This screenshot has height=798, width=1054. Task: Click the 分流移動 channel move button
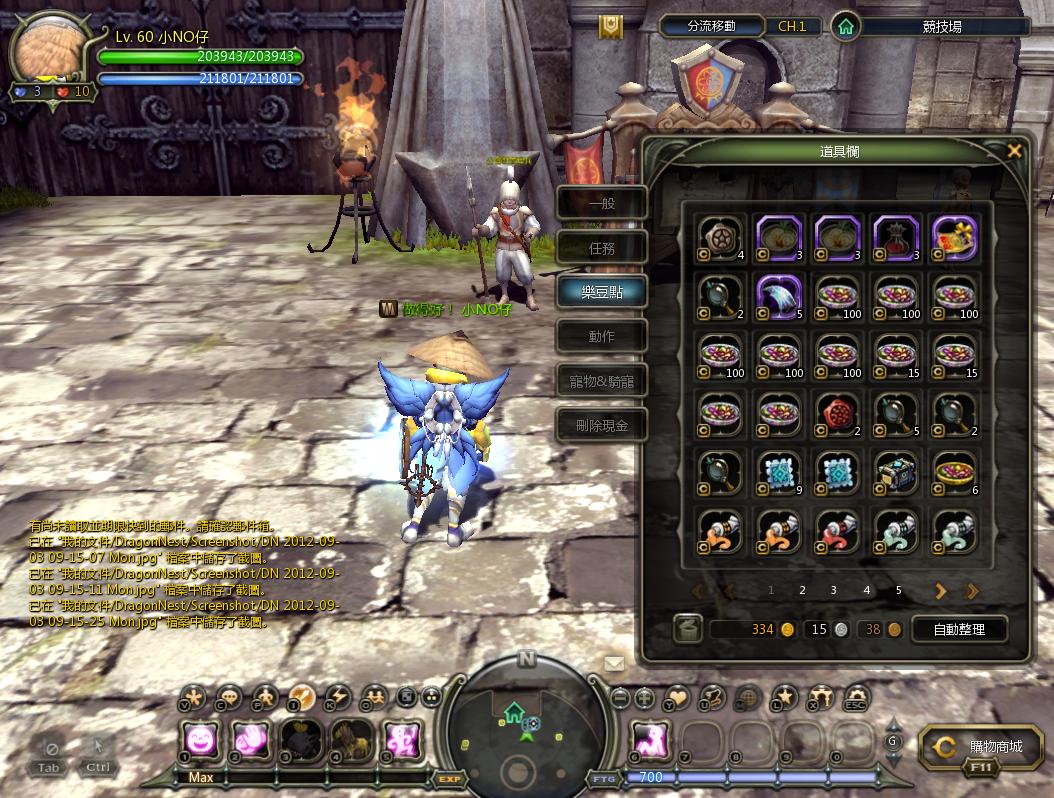(711, 26)
